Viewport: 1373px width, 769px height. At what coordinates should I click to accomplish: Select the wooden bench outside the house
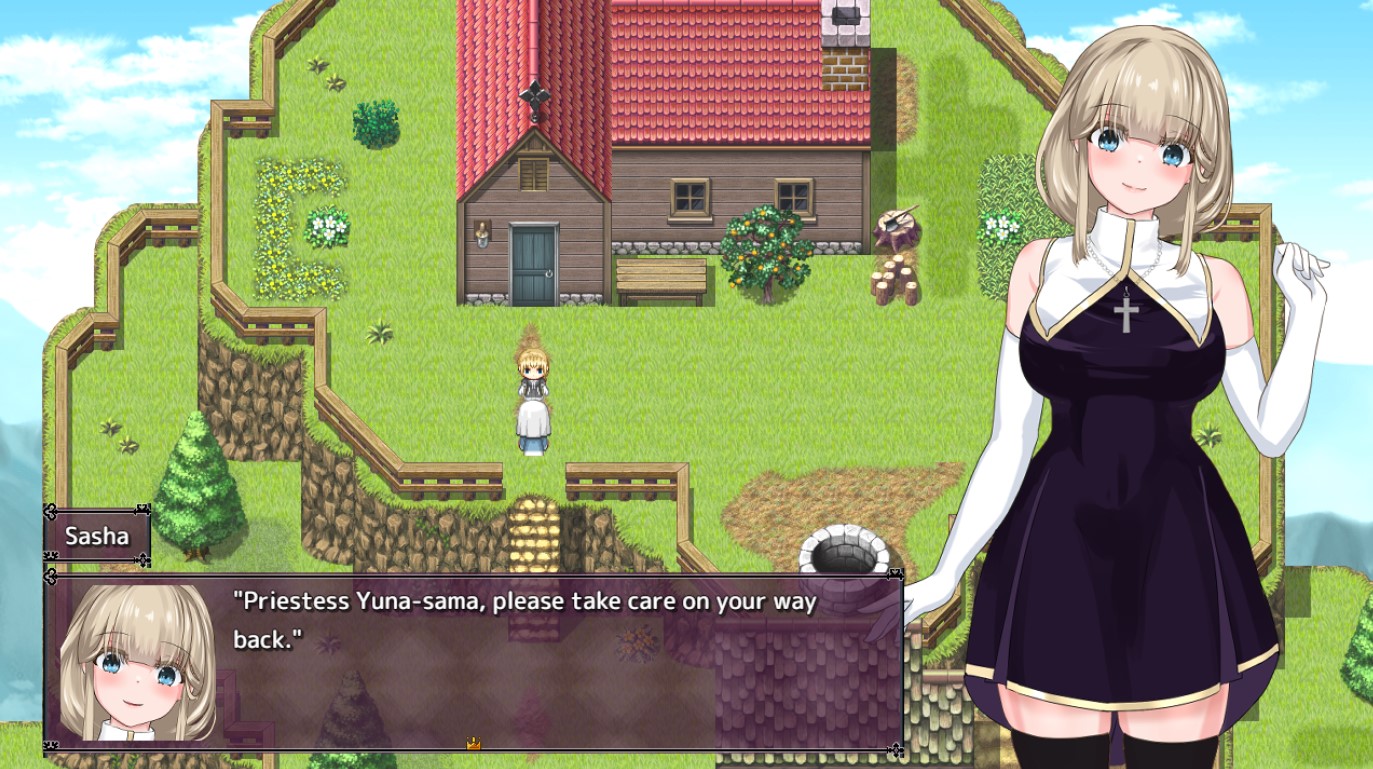tap(663, 276)
